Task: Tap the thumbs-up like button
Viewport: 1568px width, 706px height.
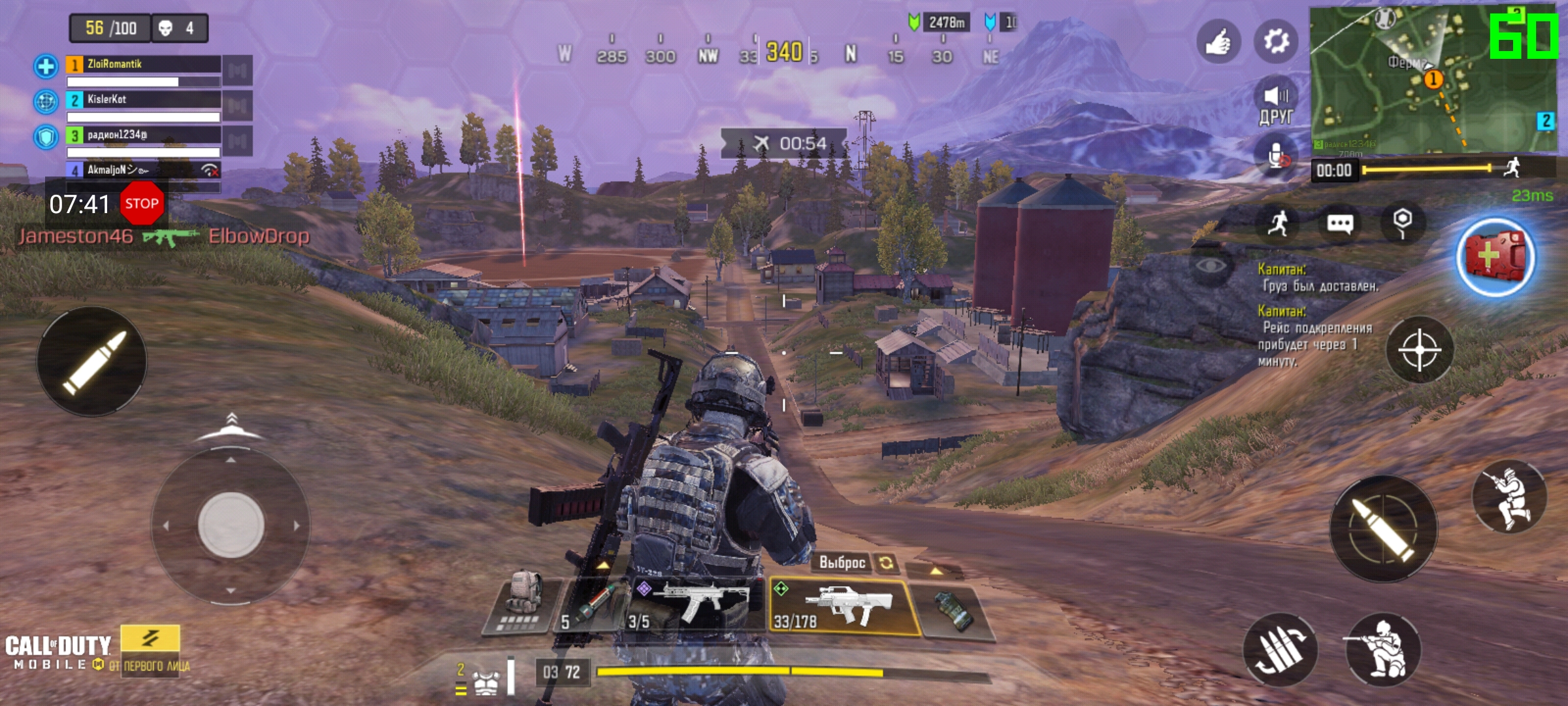Action: (x=1218, y=42)
